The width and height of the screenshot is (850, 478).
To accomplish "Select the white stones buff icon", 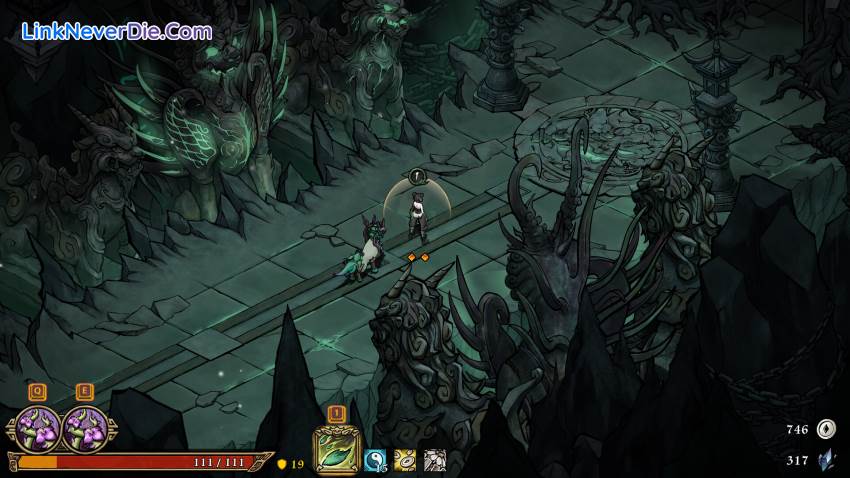I will [x=434, y=459].
